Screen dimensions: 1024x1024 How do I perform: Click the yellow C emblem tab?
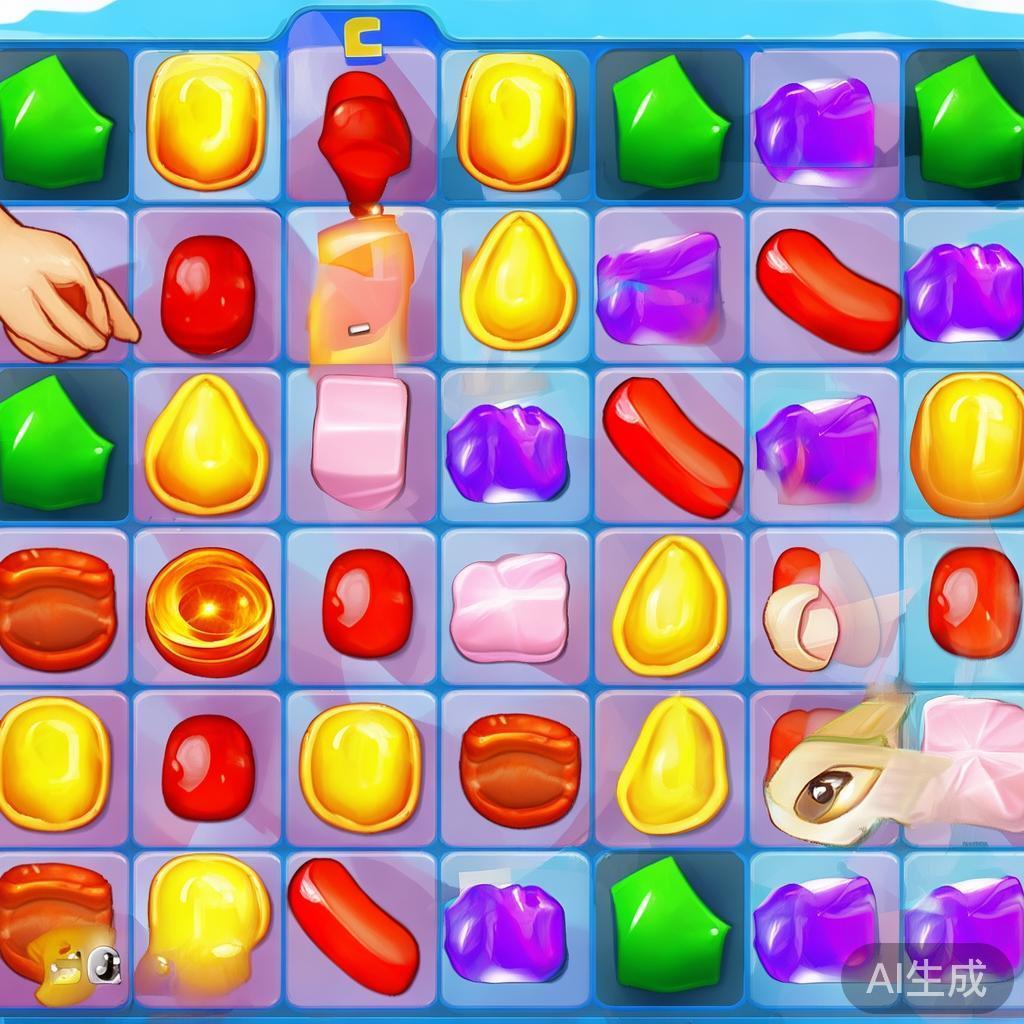click(362, 40)
